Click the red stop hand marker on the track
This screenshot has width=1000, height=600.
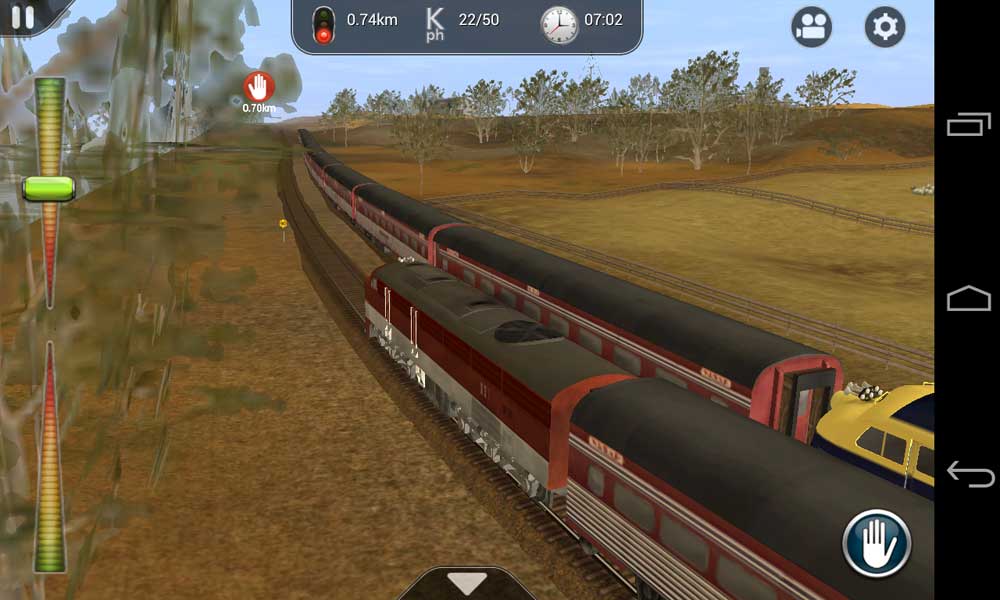[x=259, y=87]
